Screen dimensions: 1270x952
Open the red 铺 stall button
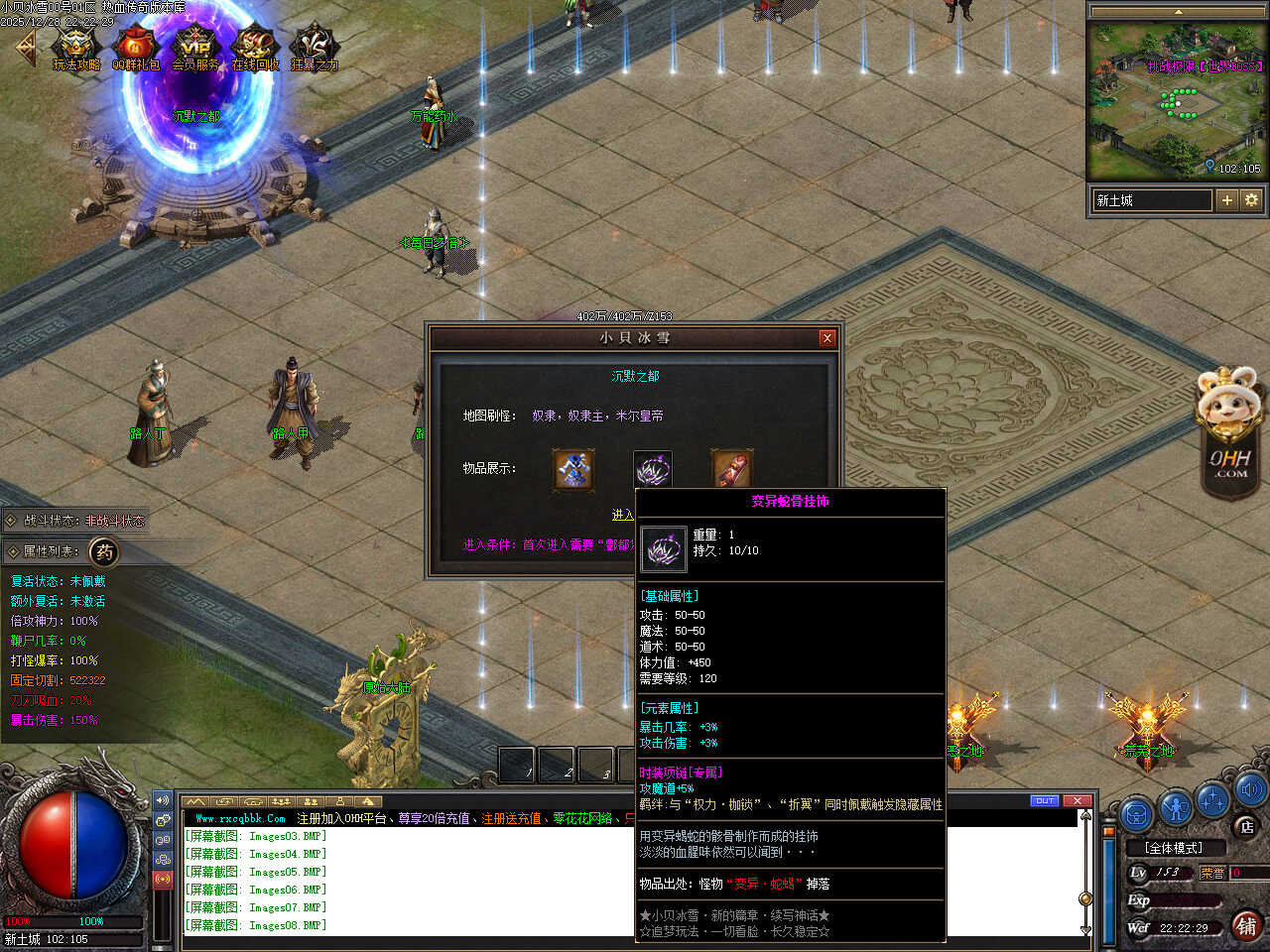click(1247, 925)
